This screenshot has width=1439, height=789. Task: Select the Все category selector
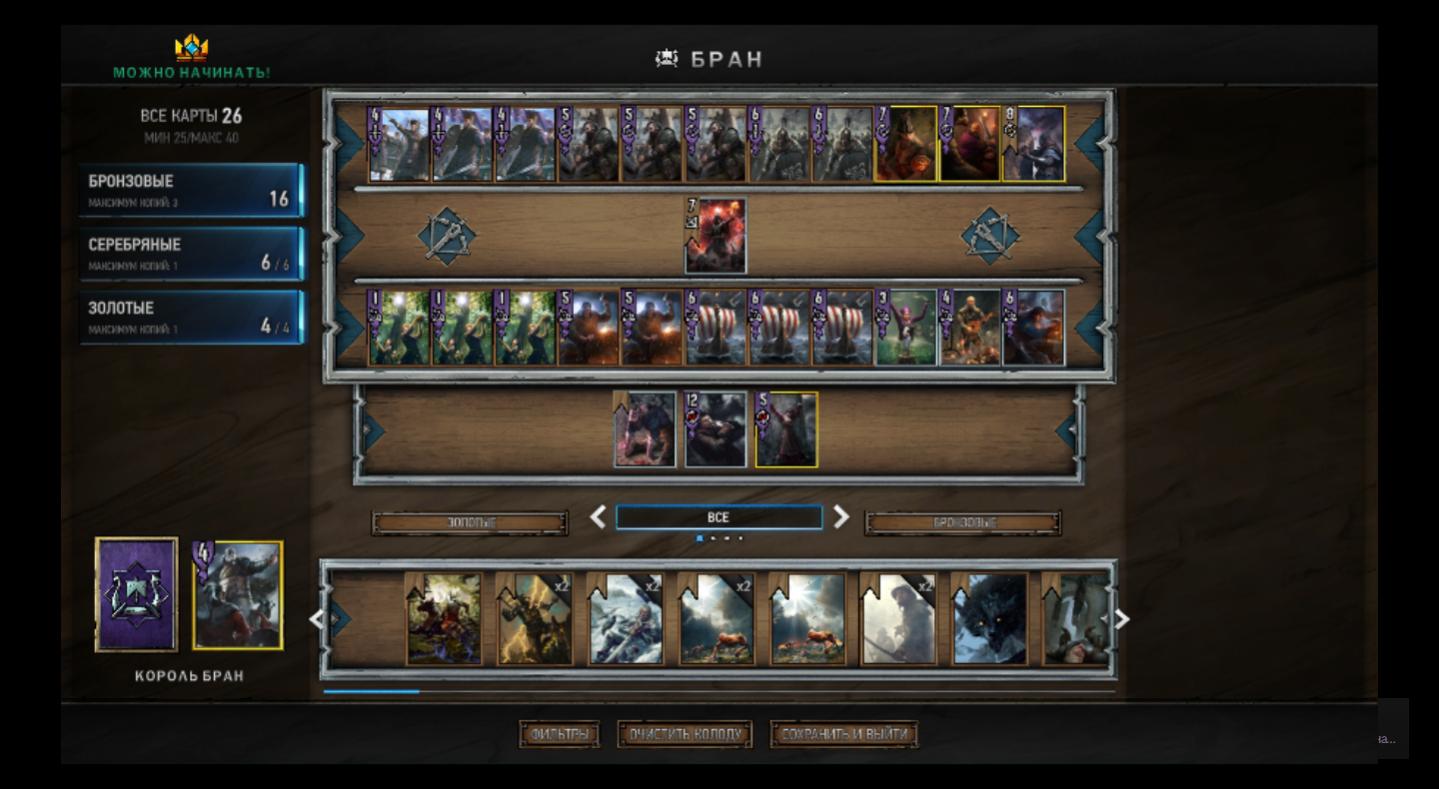tap(718, 517)
